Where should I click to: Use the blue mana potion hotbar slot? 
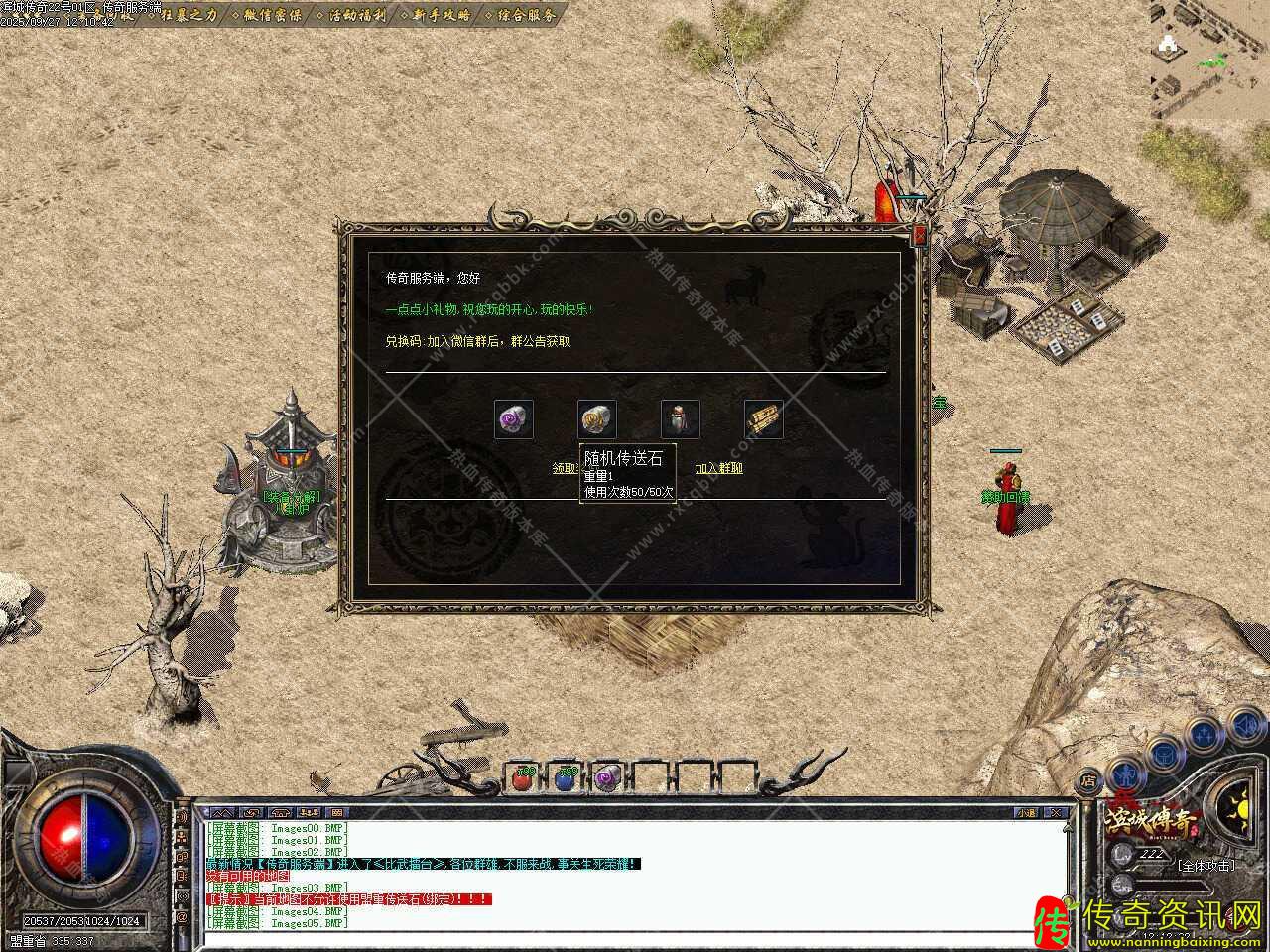click(x=566, y=779)
